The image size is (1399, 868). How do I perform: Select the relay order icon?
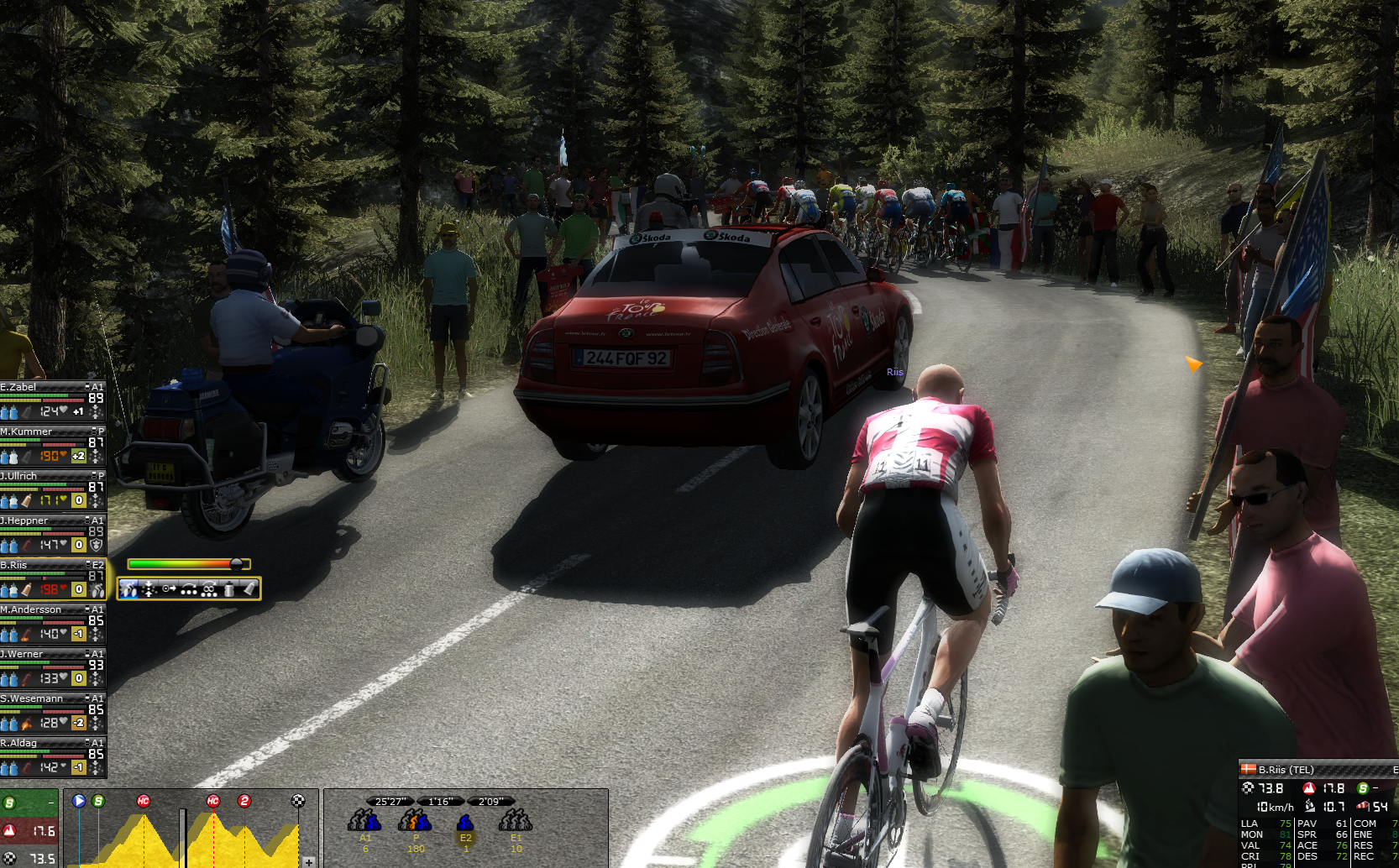pos(189,589)
